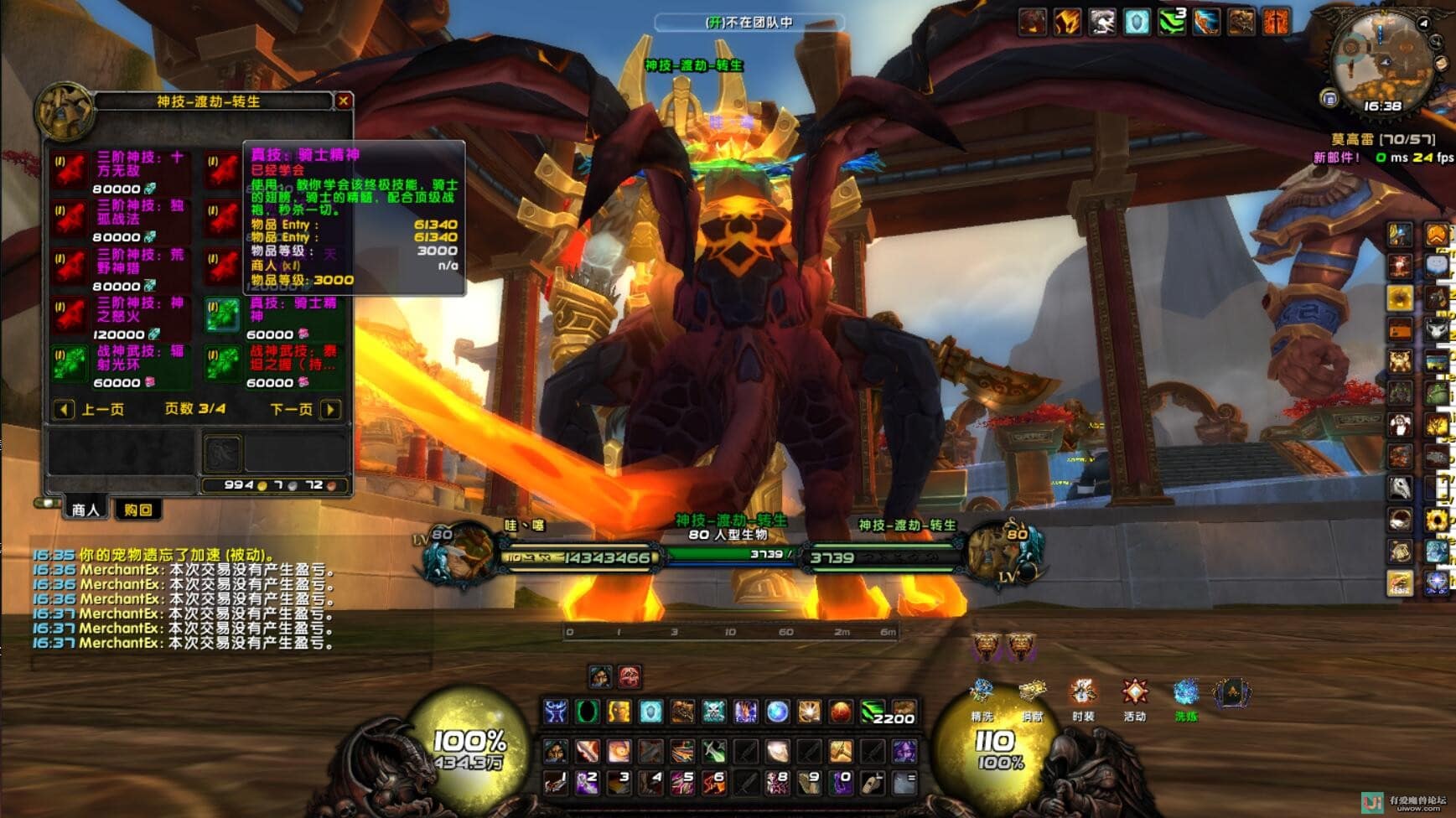Buy the 三阶神技：十方无敌 item
This screenshot has height=818, width=1456.
(70, 170)
